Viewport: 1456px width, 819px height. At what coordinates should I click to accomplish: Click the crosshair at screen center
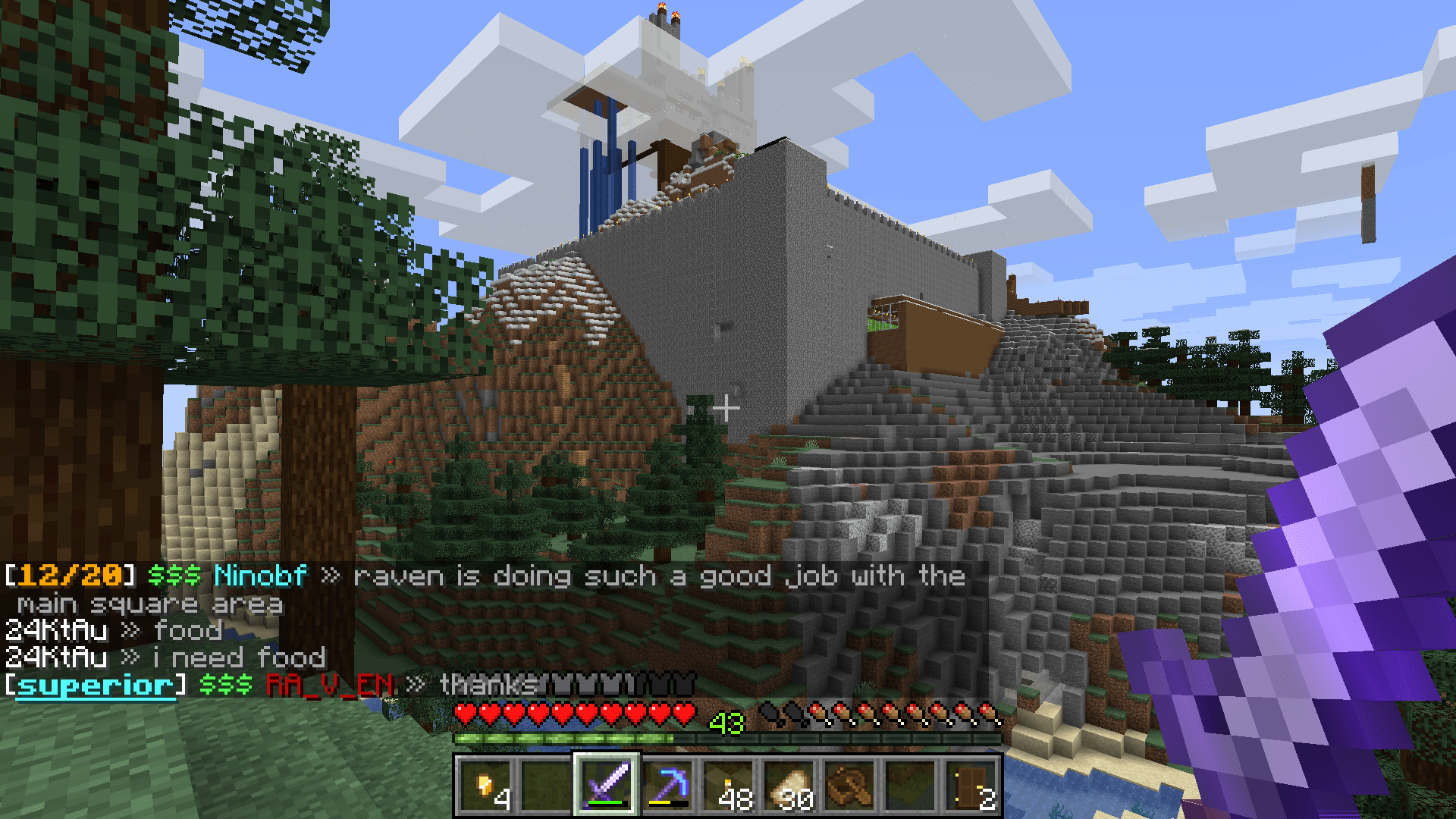726,407
